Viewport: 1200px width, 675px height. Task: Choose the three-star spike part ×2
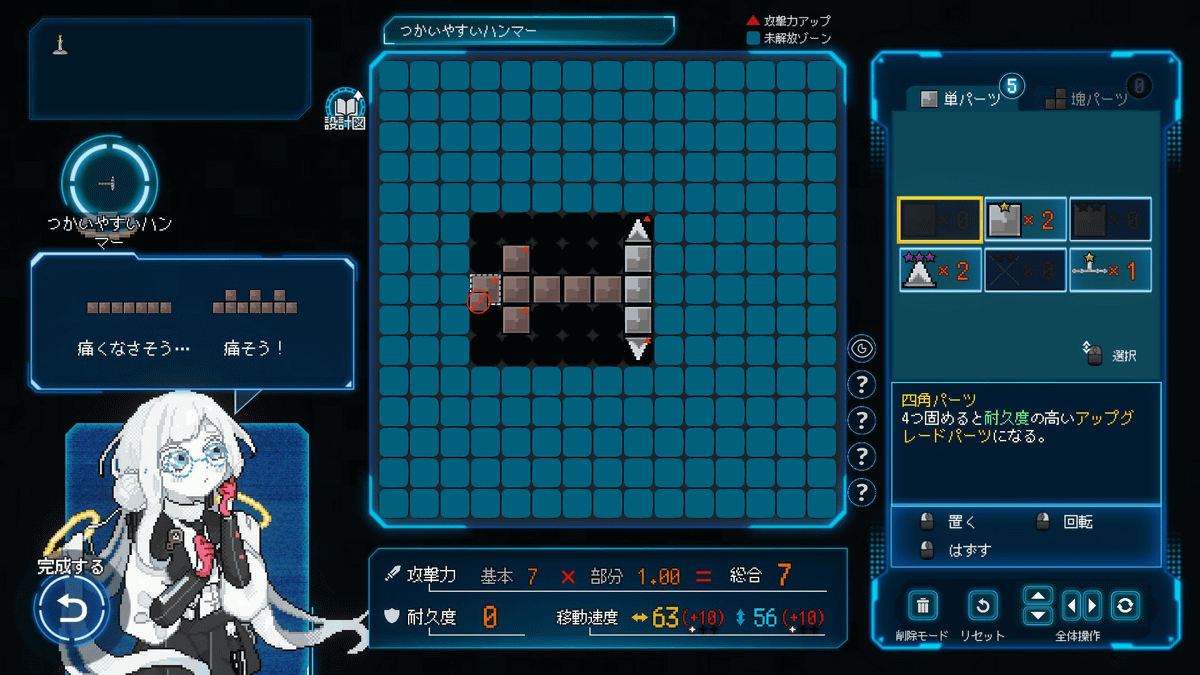940,270
